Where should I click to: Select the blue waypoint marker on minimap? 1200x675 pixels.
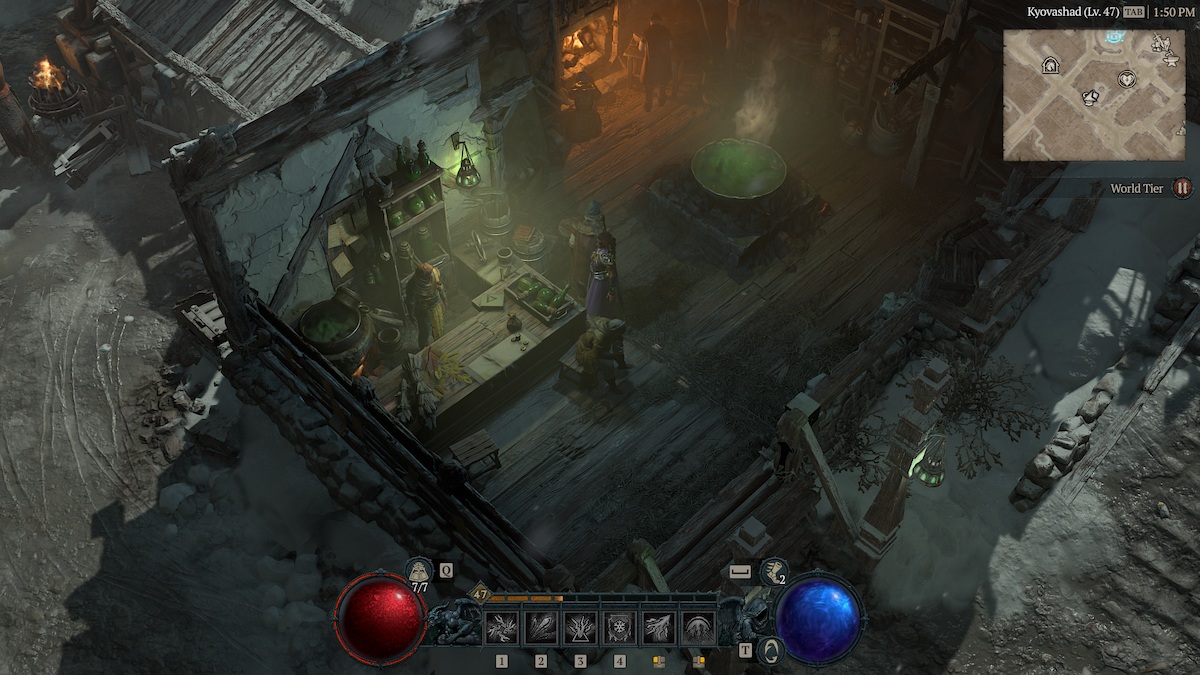pyautogui.click(x=1116, y=38)
